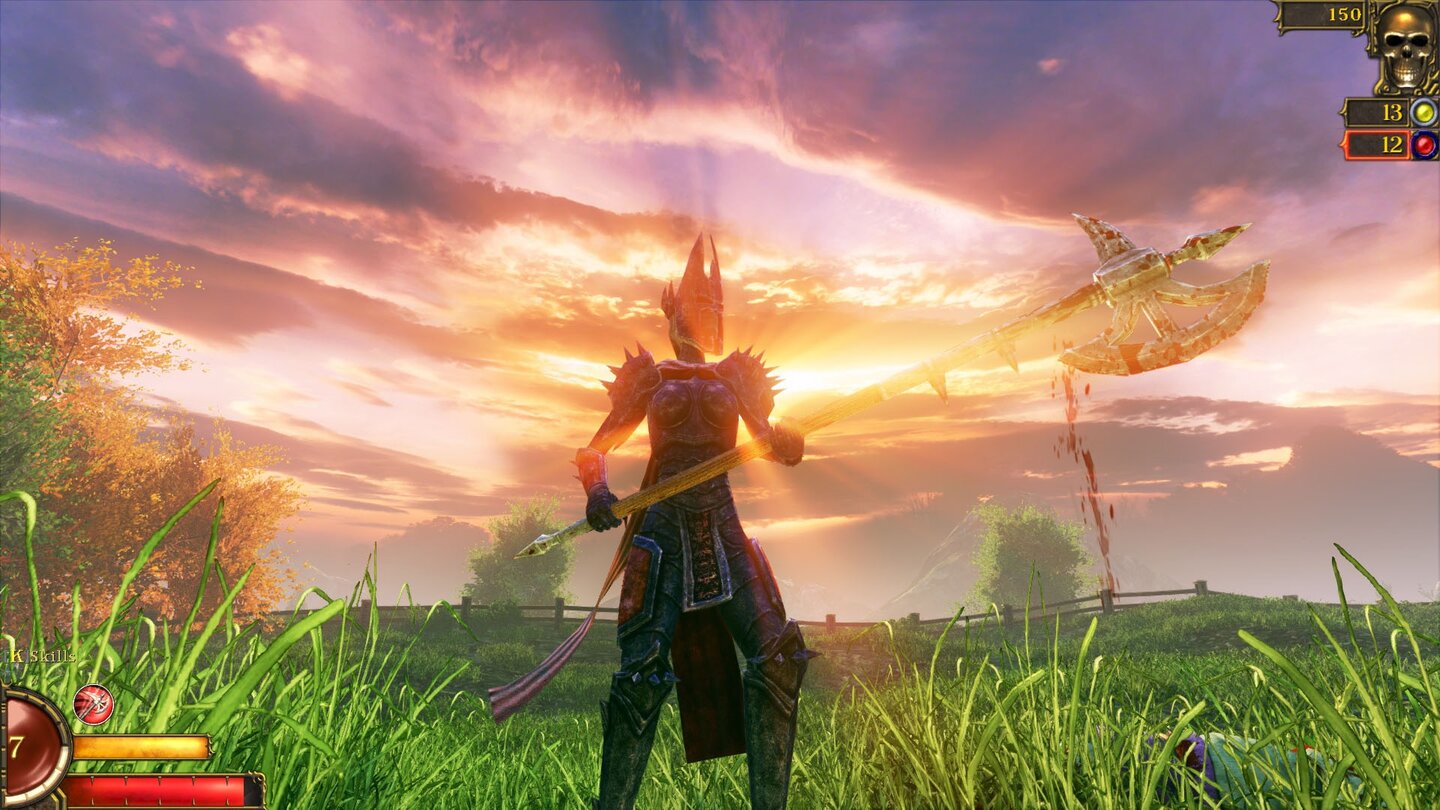Click the red melee attack skill icon
The image size is (1440, 810).
coord(93,704)
